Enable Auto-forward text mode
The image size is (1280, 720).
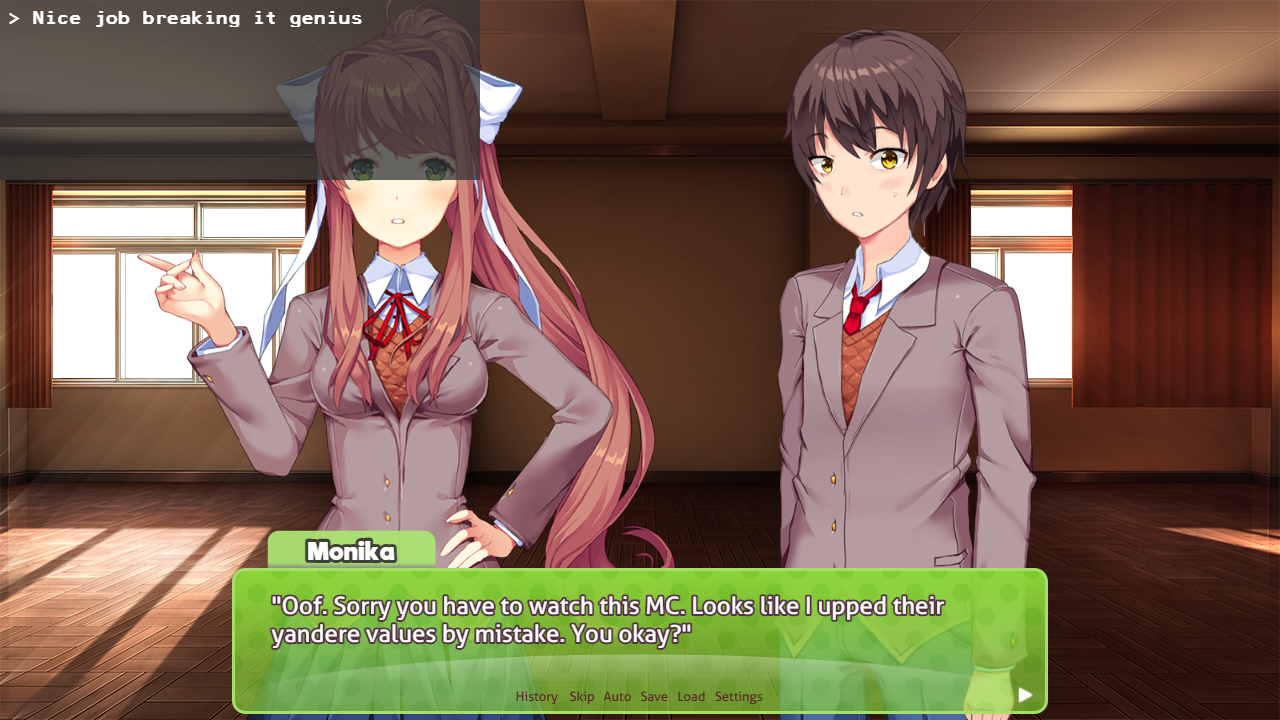[617, 696]
